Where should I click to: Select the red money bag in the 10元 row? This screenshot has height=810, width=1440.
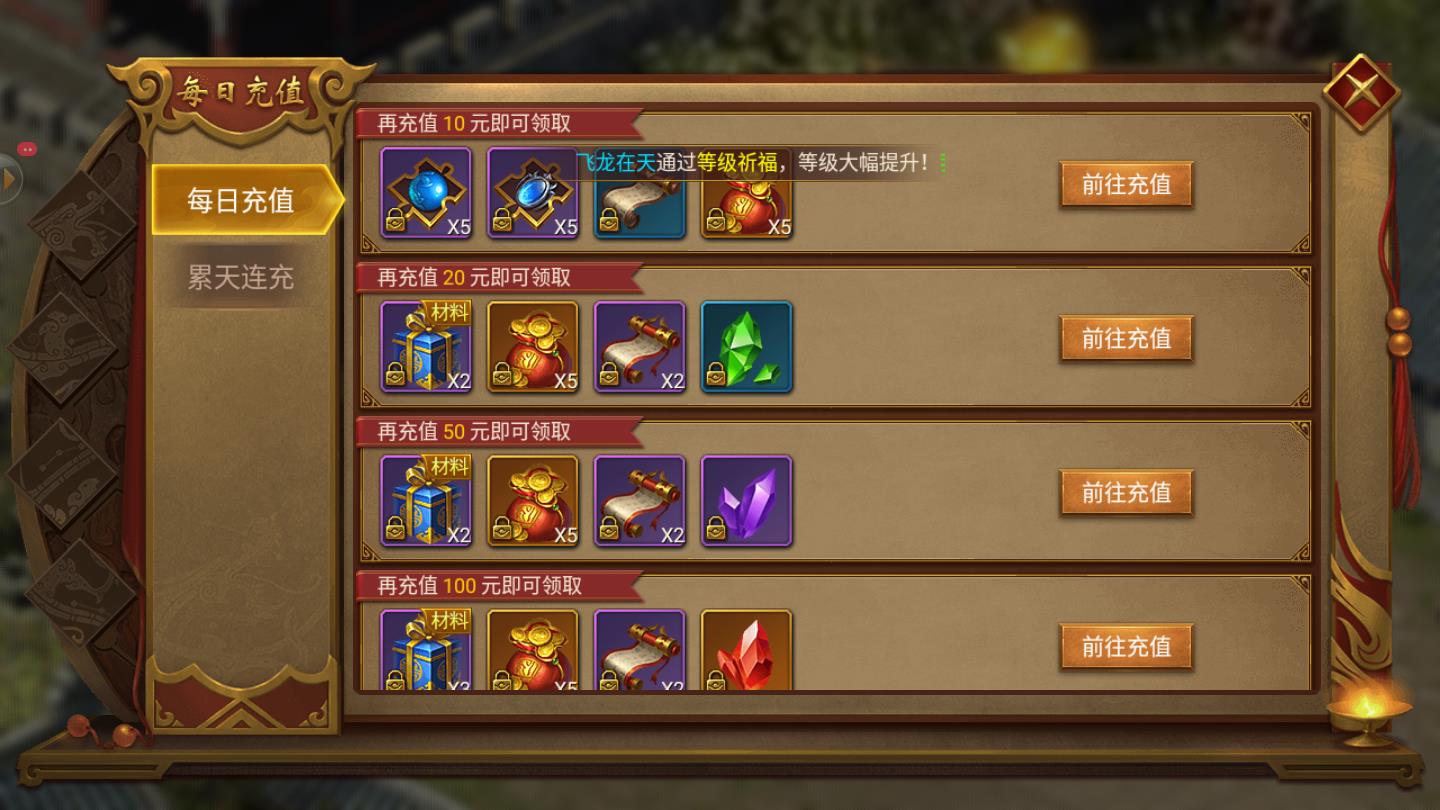coord(746,195)
